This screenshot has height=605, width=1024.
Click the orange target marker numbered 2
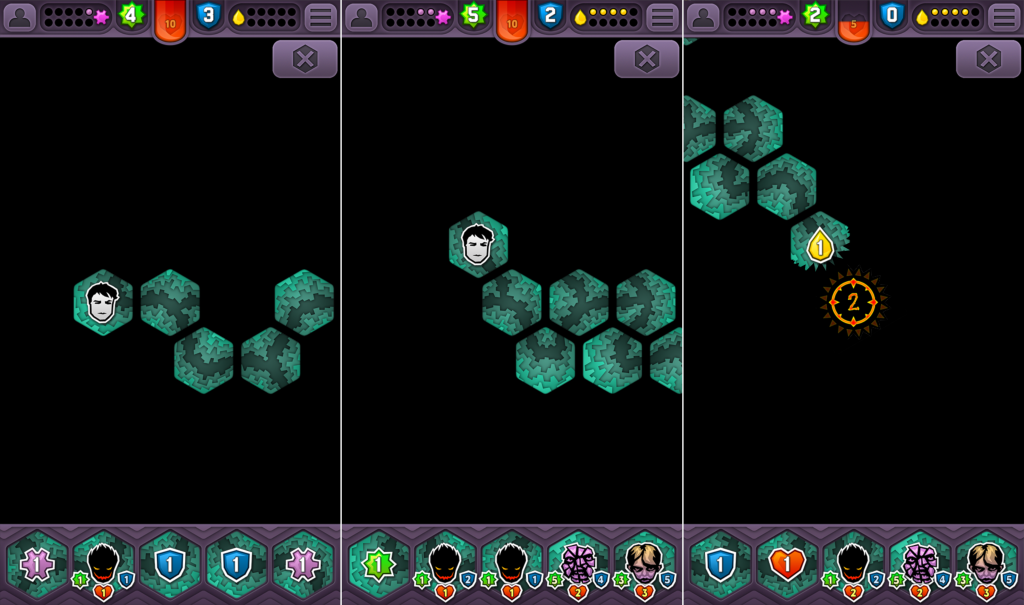click(853, 302)
